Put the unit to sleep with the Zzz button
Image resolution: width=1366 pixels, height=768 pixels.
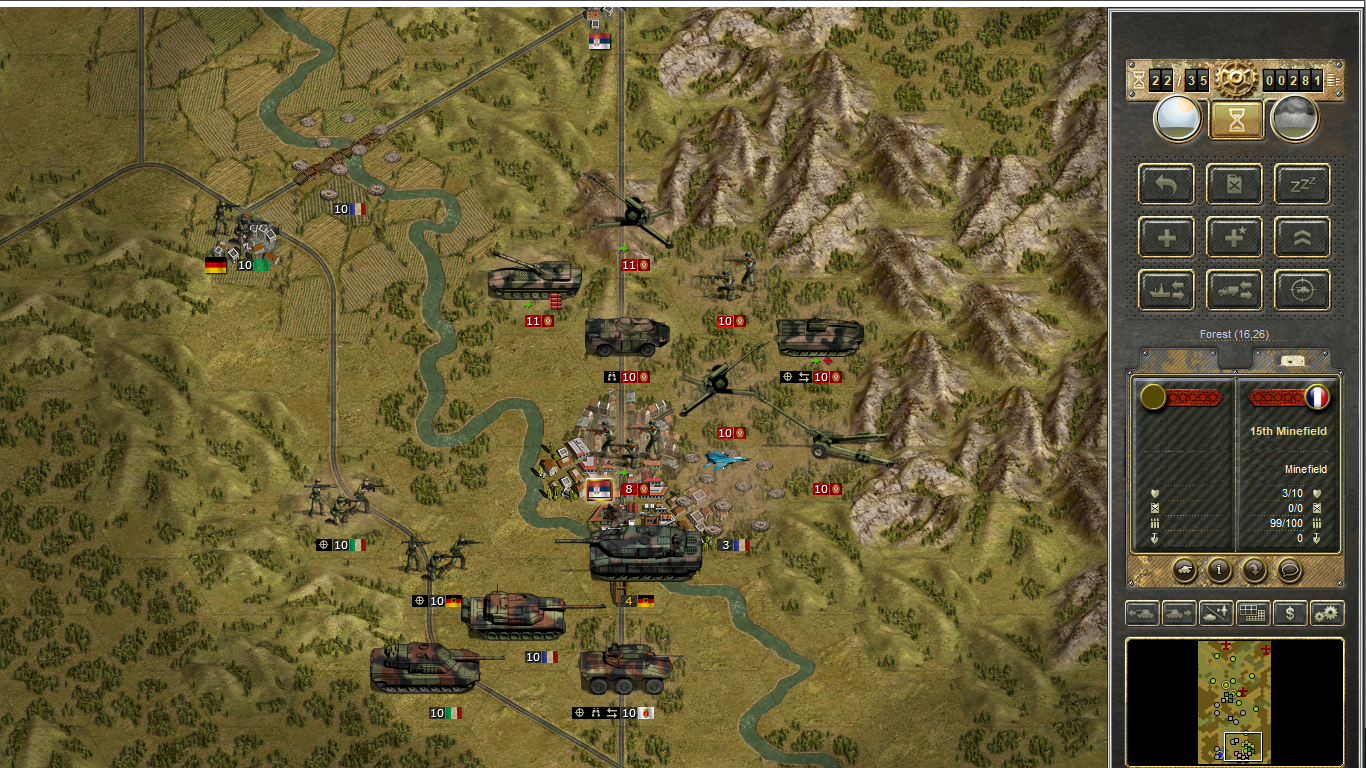coord(1302,184)
